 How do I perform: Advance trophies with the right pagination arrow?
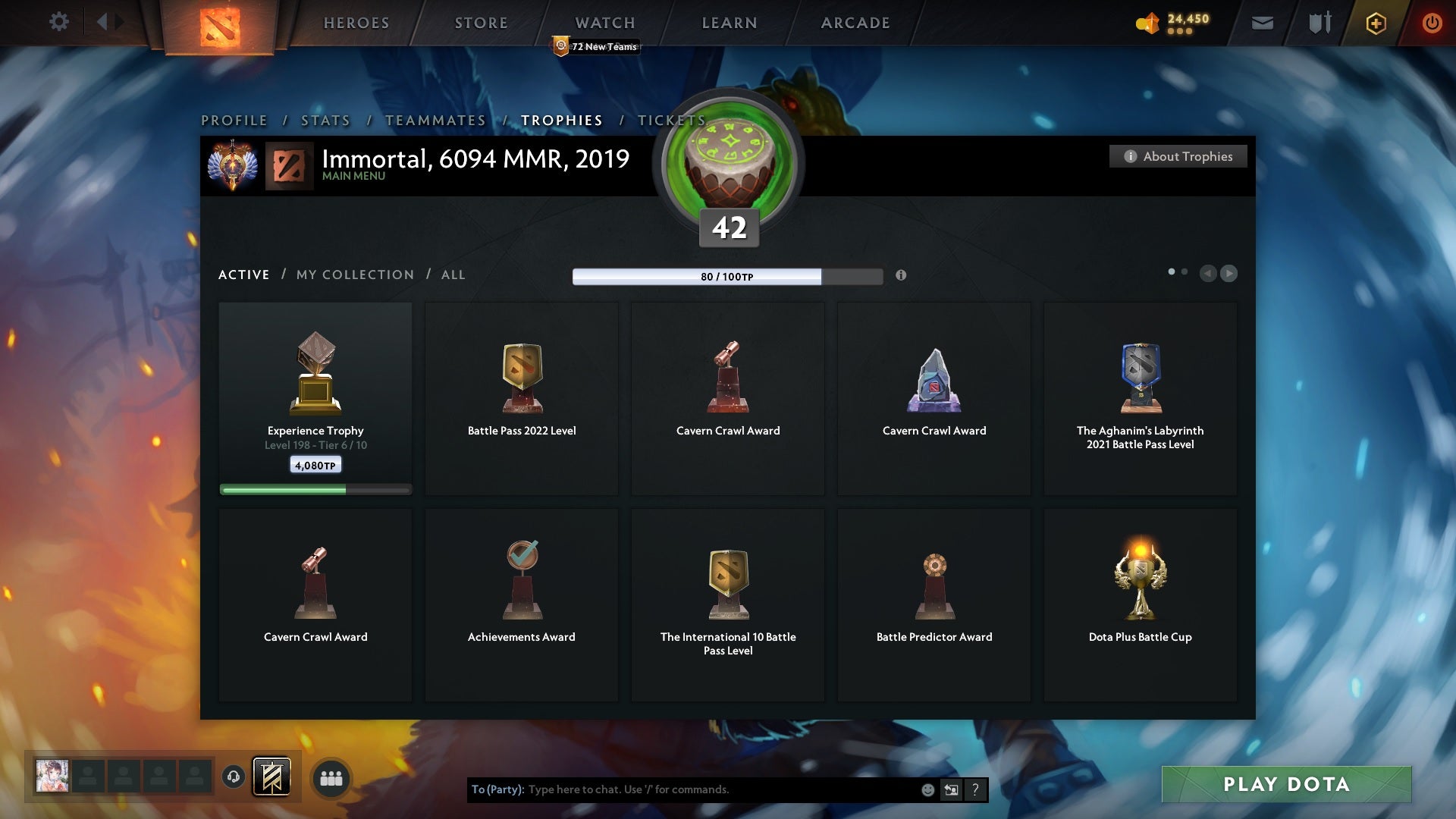(x=1230, y=274)
